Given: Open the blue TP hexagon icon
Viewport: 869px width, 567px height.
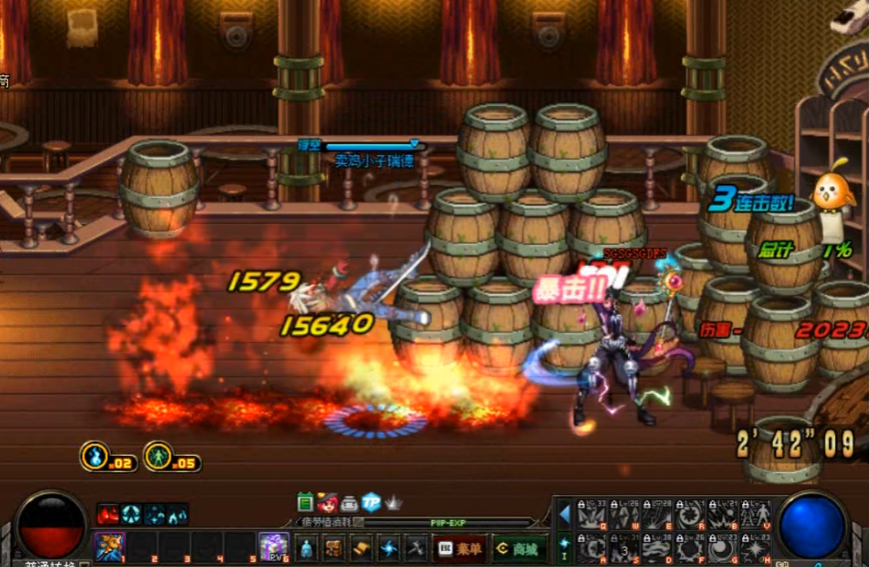Looking at the screenshot, I should pyautogui.click(x=372, y=502).
